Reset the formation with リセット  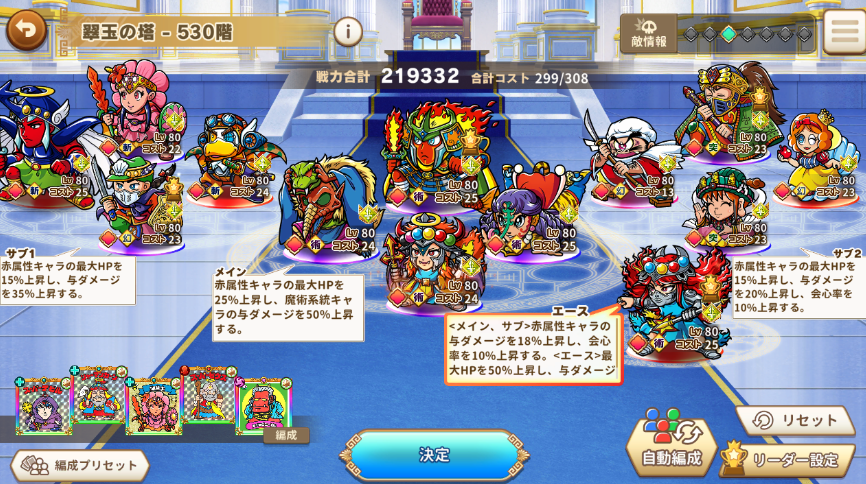(x=795, y=421)
